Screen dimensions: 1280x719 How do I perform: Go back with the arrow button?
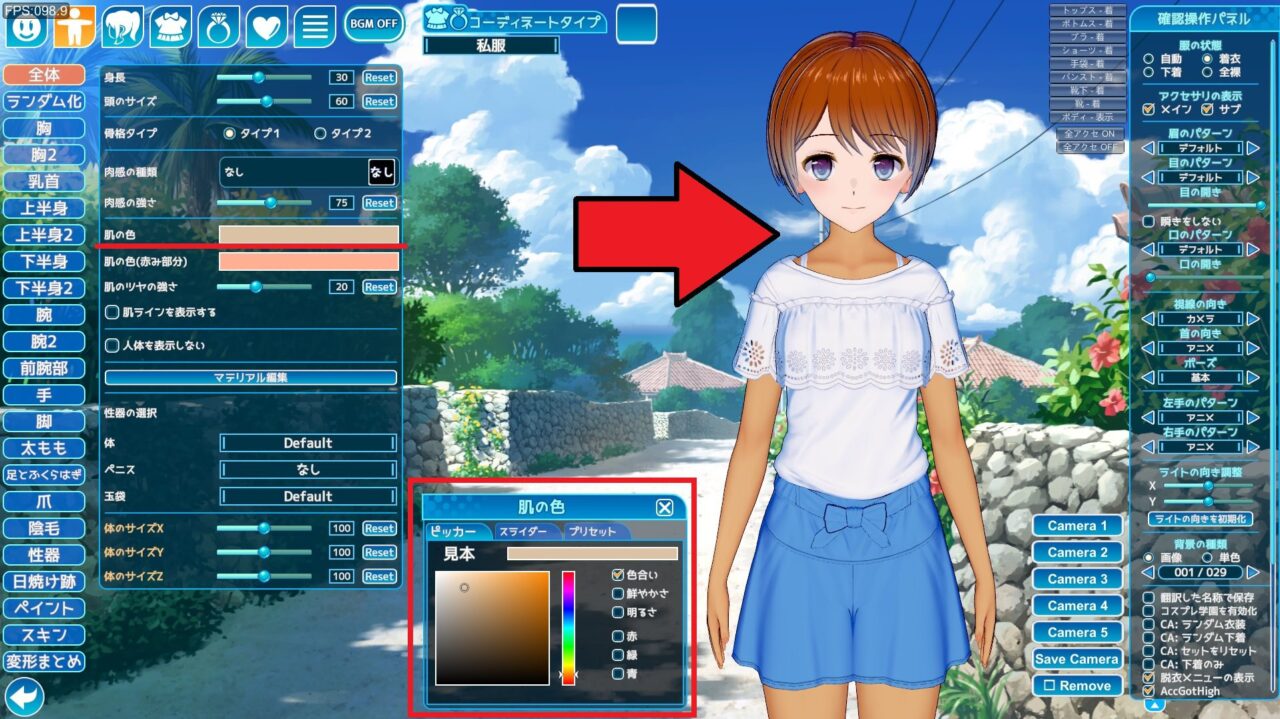[x=24, y=696]
